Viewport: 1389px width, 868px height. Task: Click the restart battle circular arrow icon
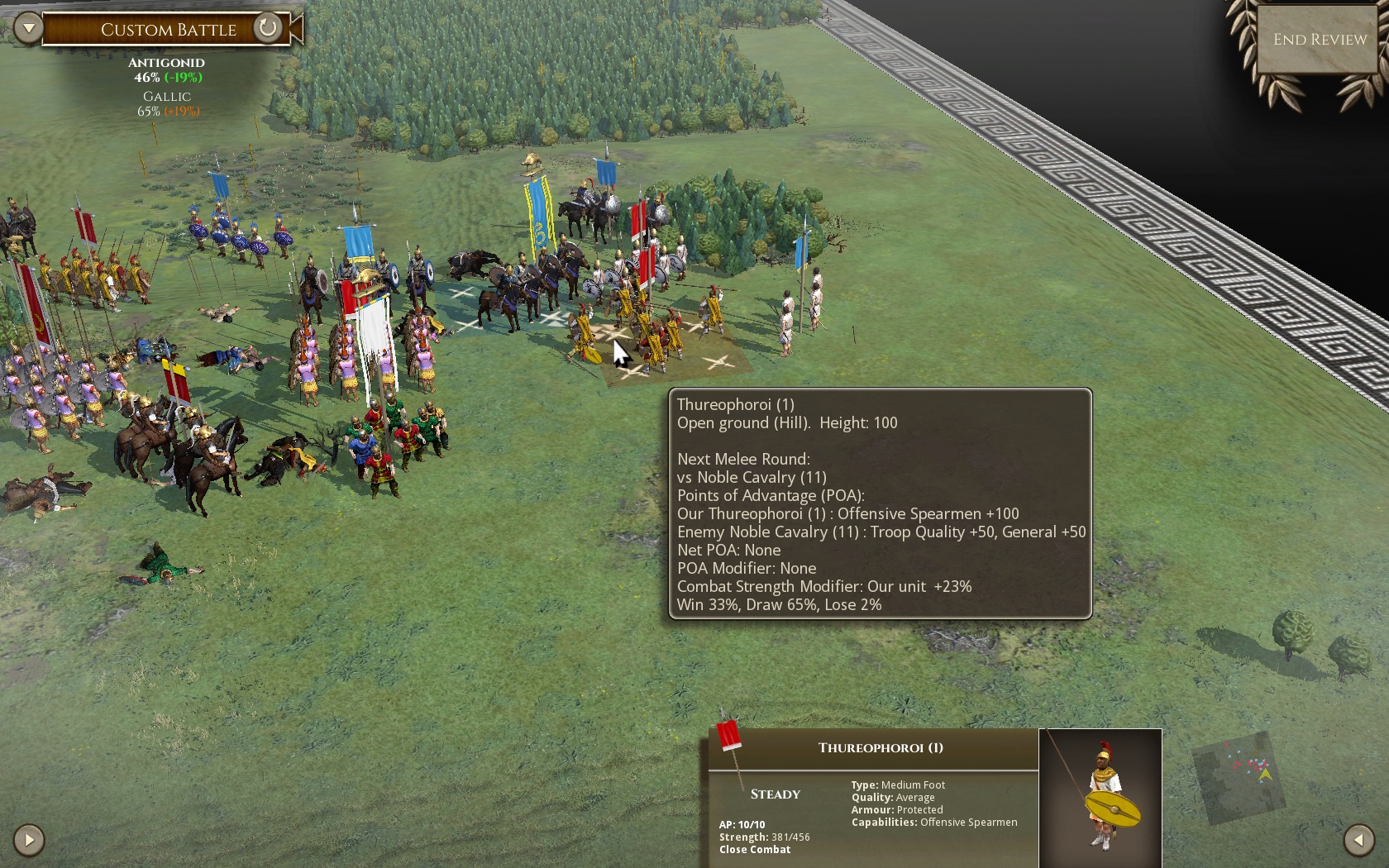[x=266, y=28]
